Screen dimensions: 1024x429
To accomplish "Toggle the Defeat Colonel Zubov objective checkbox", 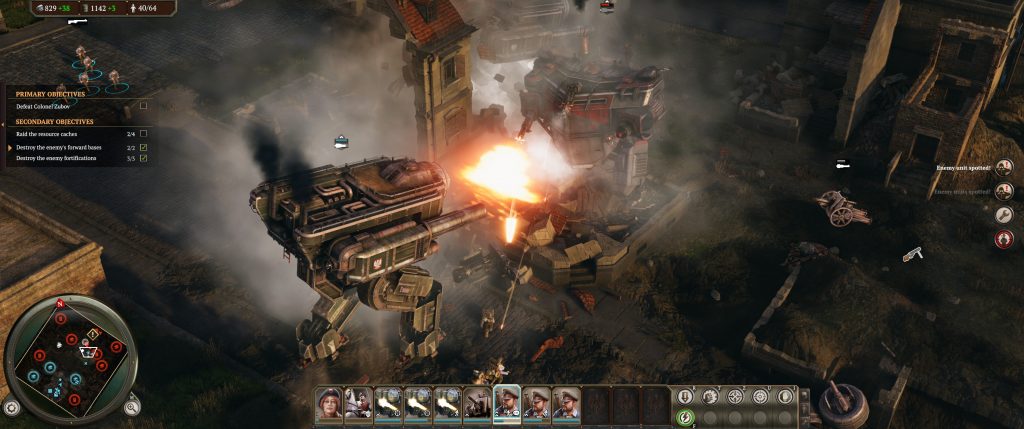I will coord(144,105).
